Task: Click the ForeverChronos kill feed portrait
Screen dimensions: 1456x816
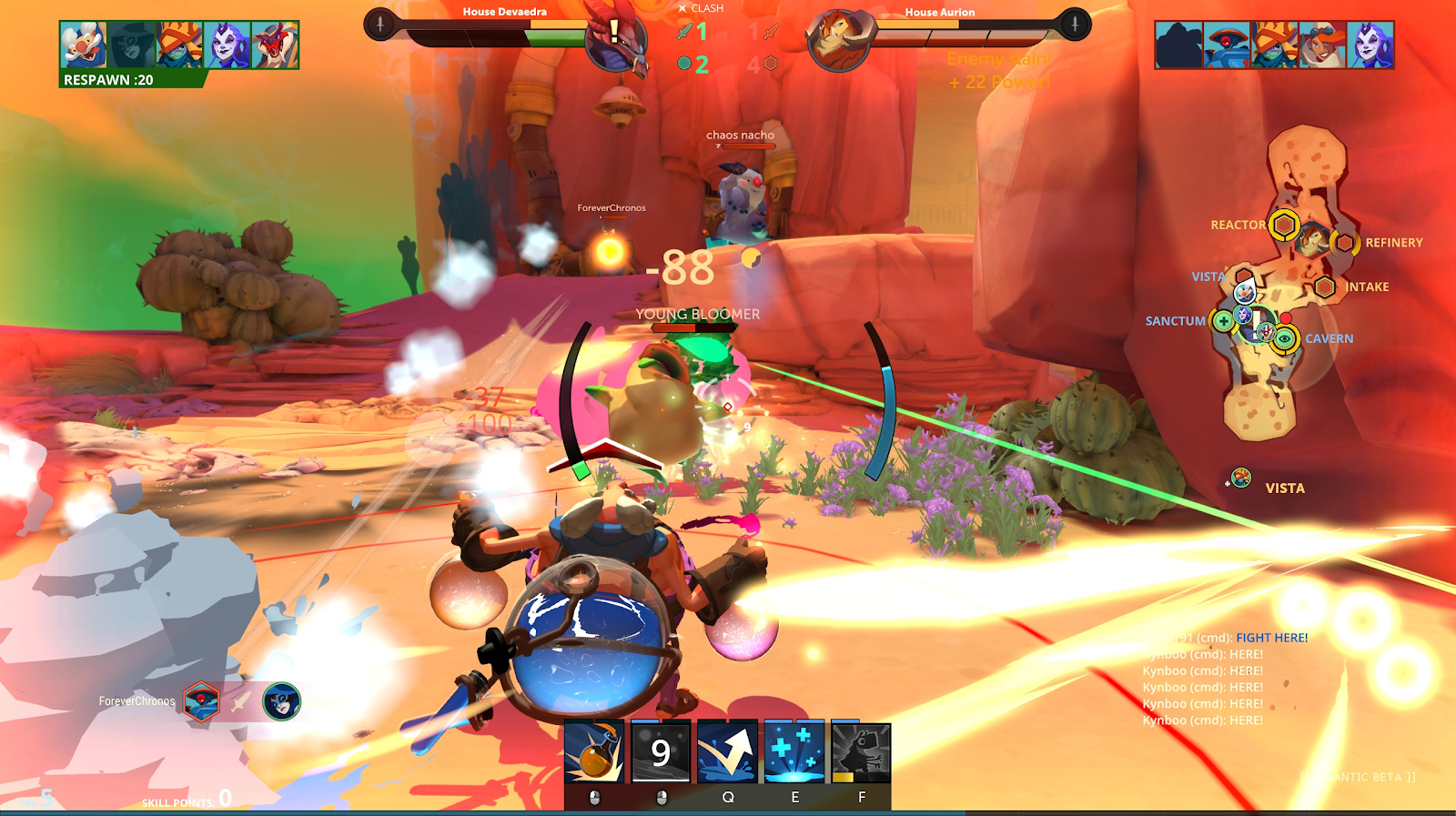Action: (202, 701)
